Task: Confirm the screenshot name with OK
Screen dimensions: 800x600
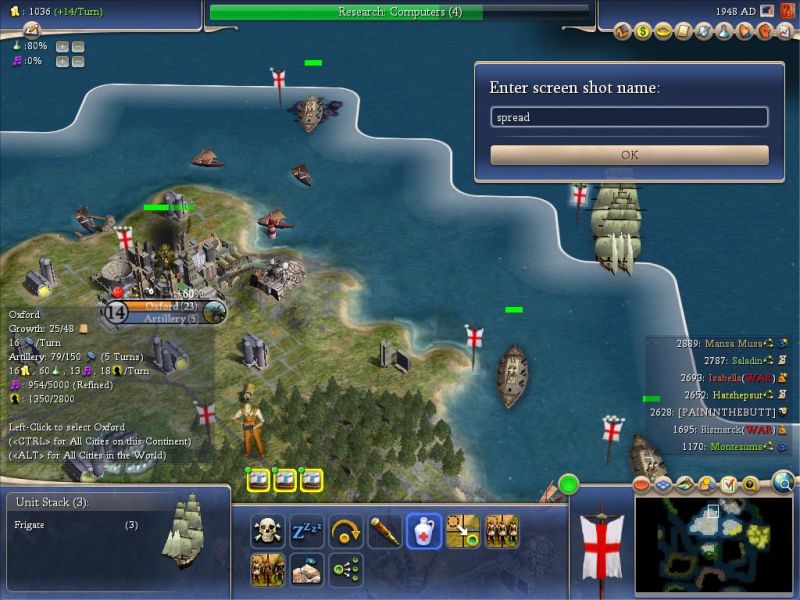Action: pos(629,155)
